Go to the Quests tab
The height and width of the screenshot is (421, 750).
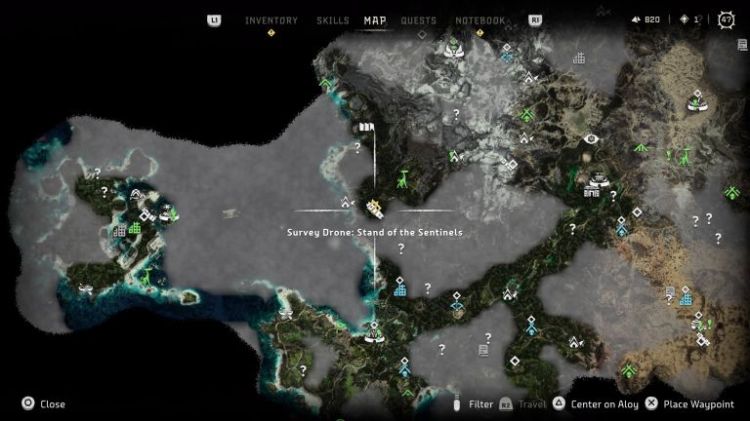click(418, 20)
